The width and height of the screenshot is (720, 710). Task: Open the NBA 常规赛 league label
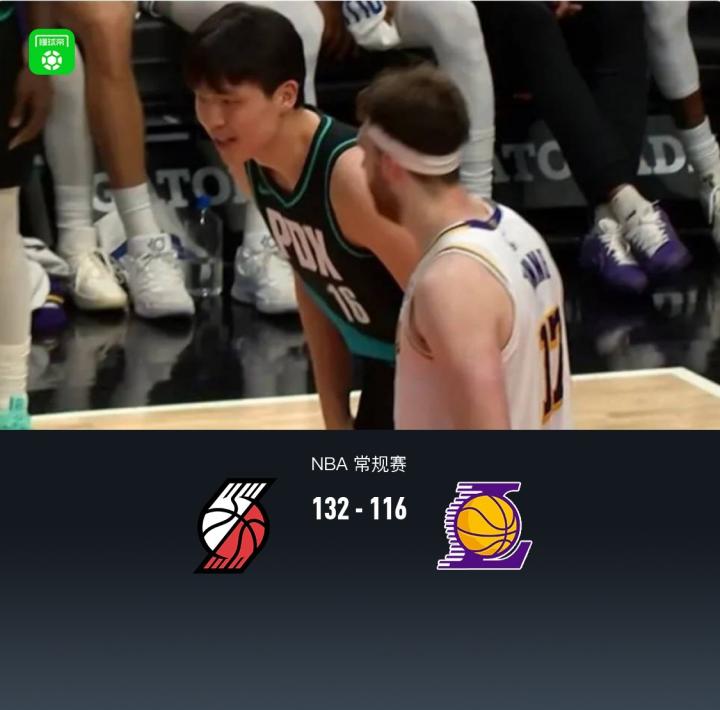tap(359, 464)
